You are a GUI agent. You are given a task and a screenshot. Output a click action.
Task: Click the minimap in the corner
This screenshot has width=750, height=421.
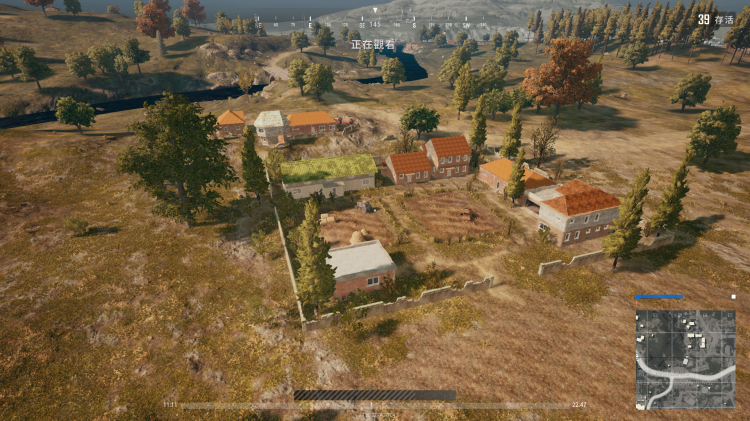[x=685, y=359]
